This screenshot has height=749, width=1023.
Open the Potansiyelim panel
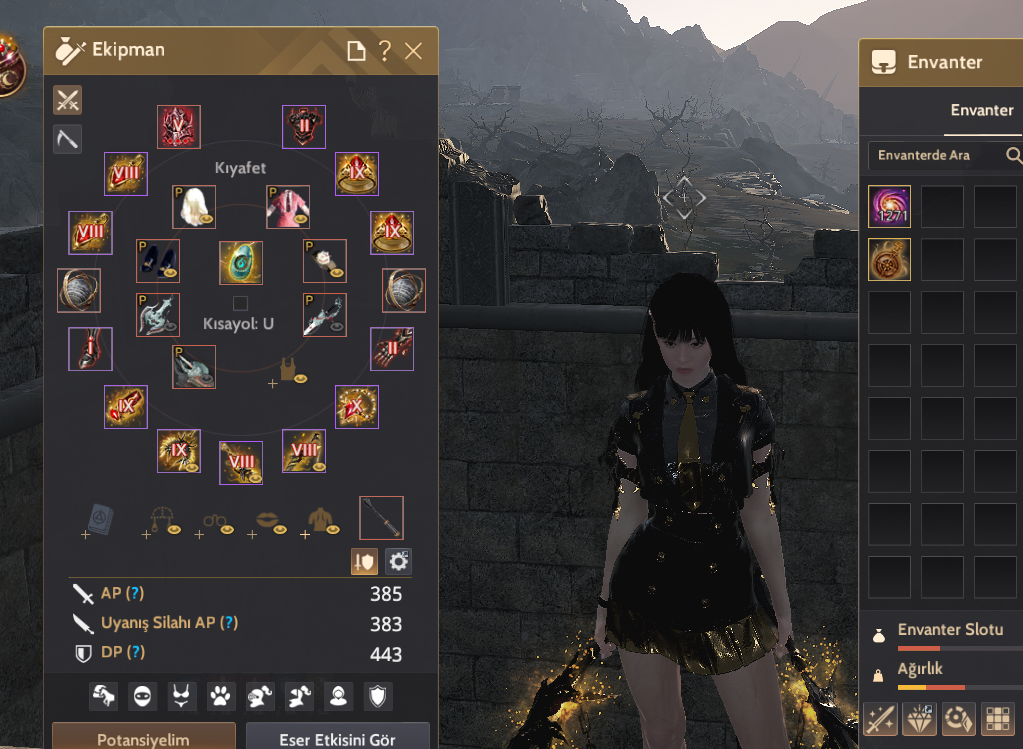pyautogui.click(x=144, y=739)
